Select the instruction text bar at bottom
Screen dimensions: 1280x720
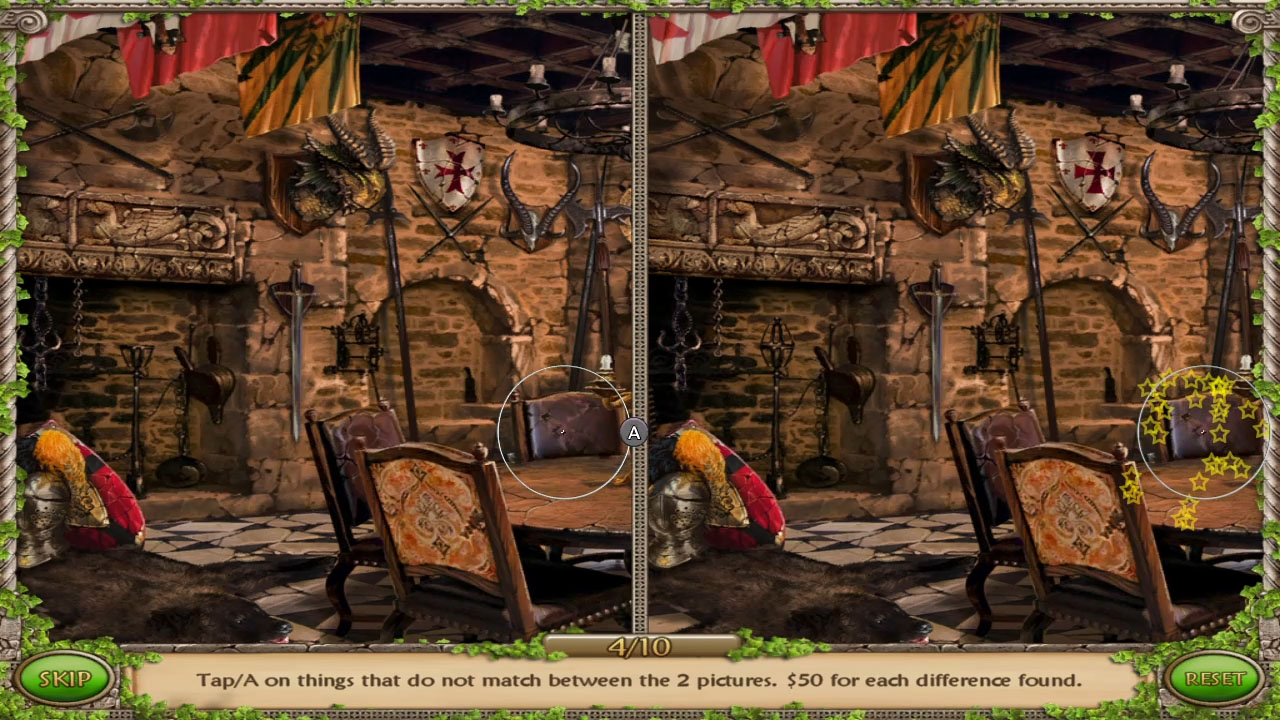click(639, 678)
